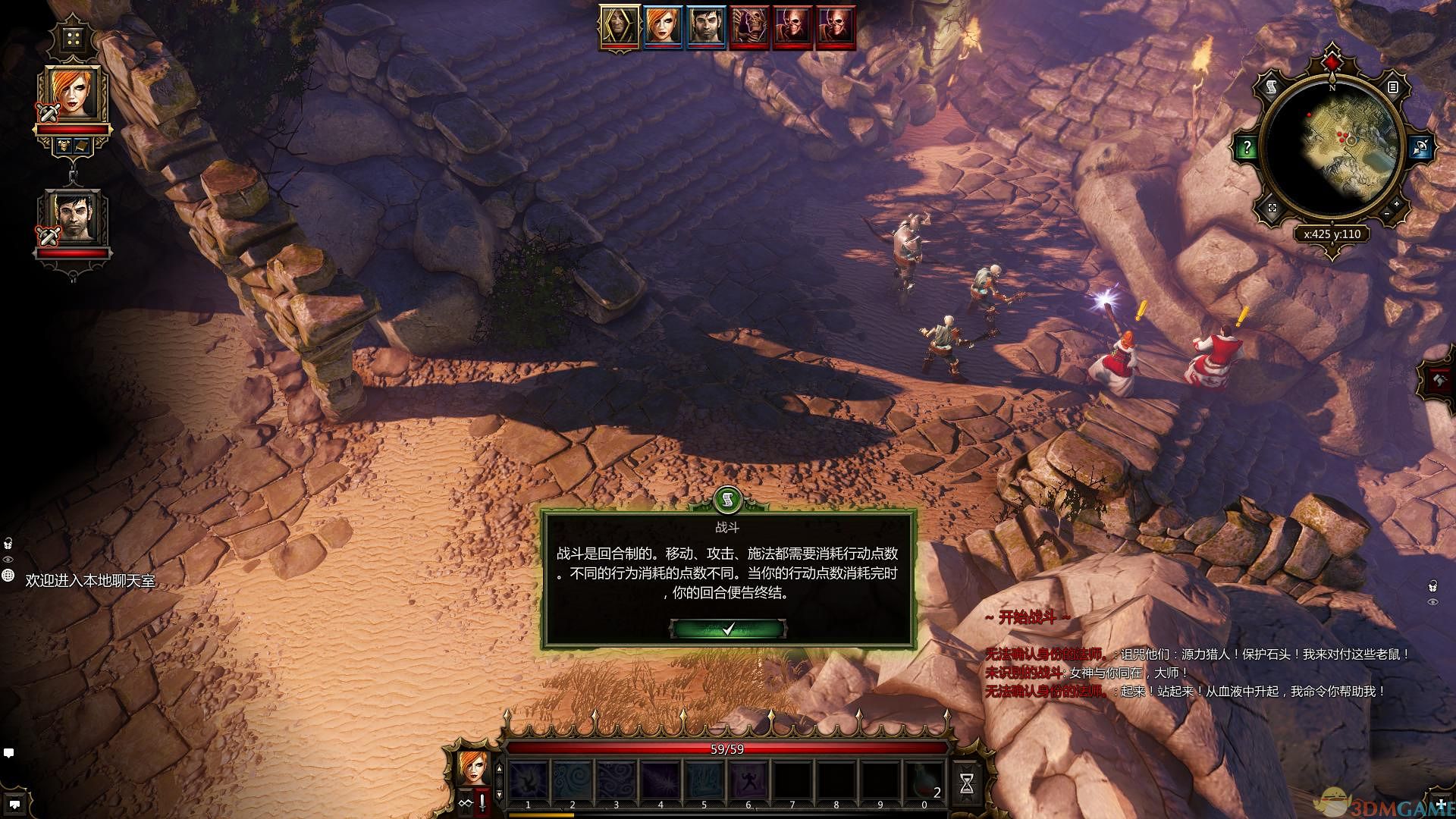The height and width of the screenshot is (819, 1456).
Task: Zoom in the minimap with the plus button
Action: 1397,204
